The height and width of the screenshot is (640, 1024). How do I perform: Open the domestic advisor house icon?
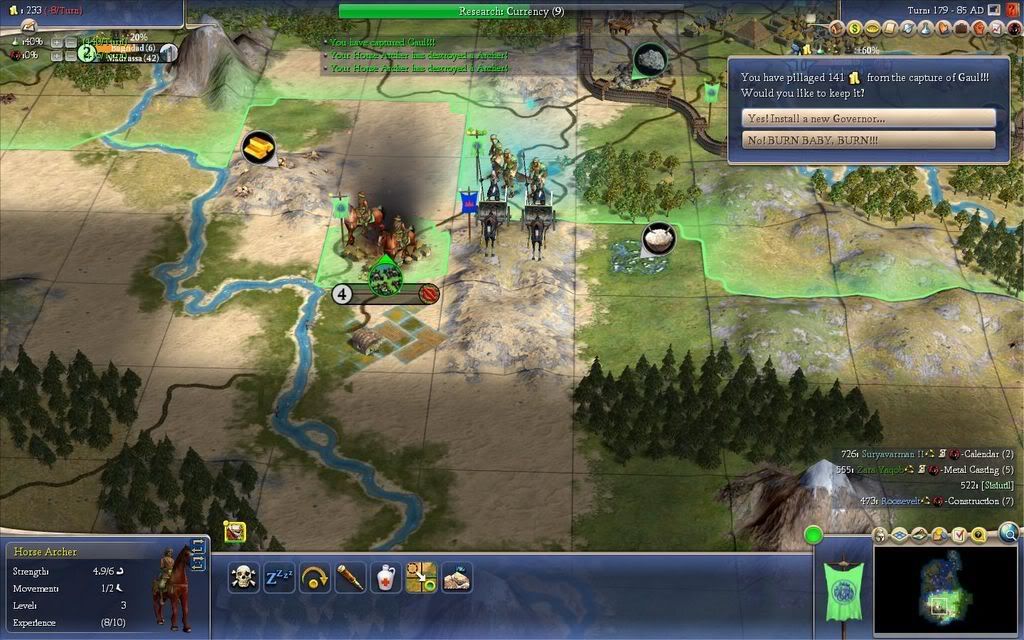pyautogui.click(x=837, y=29)
